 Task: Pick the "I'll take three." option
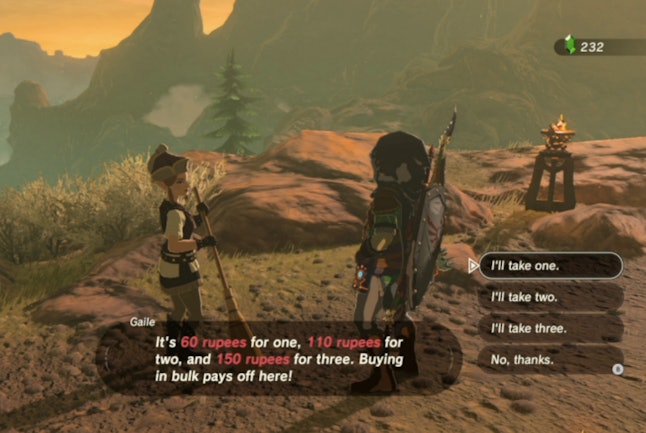549,328
